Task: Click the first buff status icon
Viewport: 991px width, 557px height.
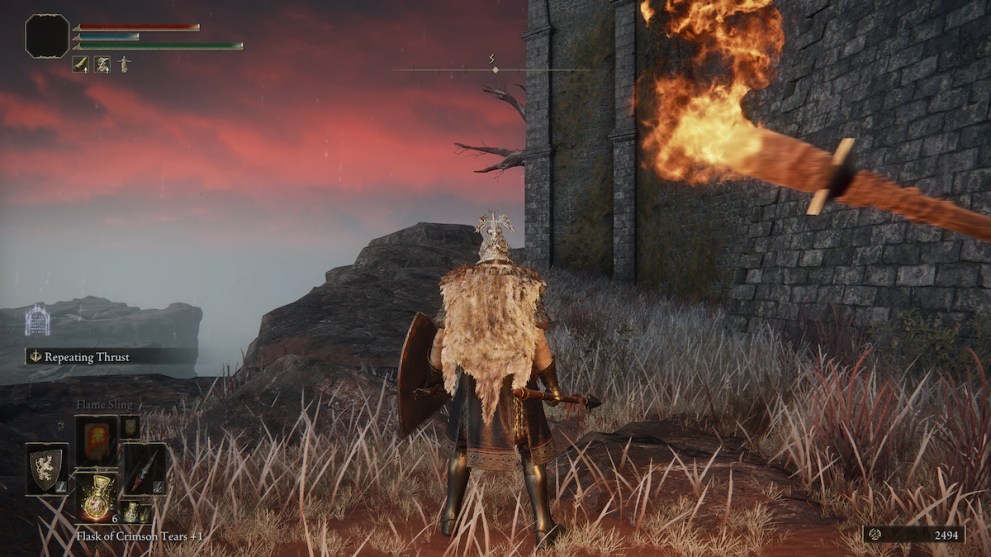Action: coord(81,64)
